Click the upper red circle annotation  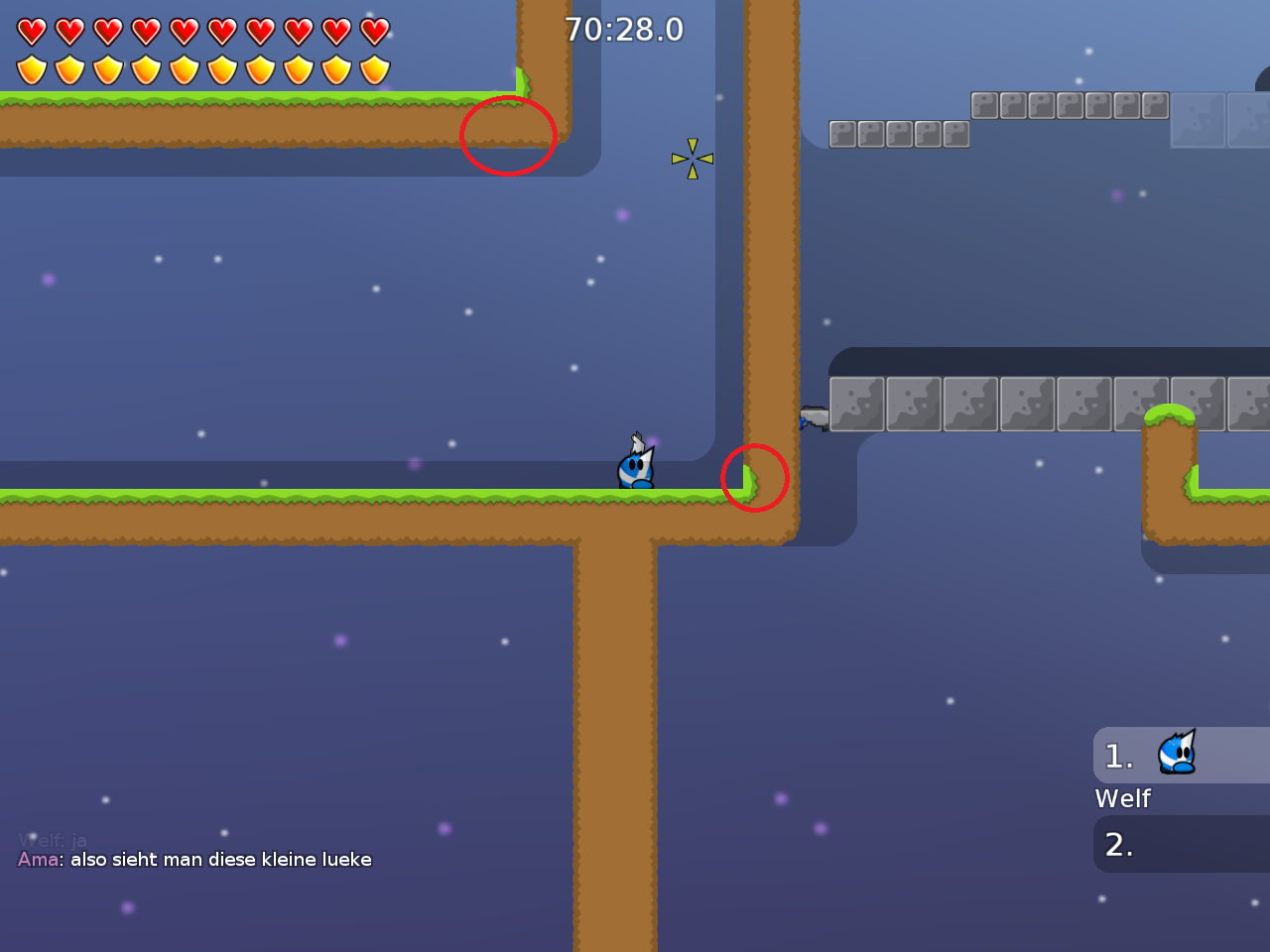(x=508, y=137)
